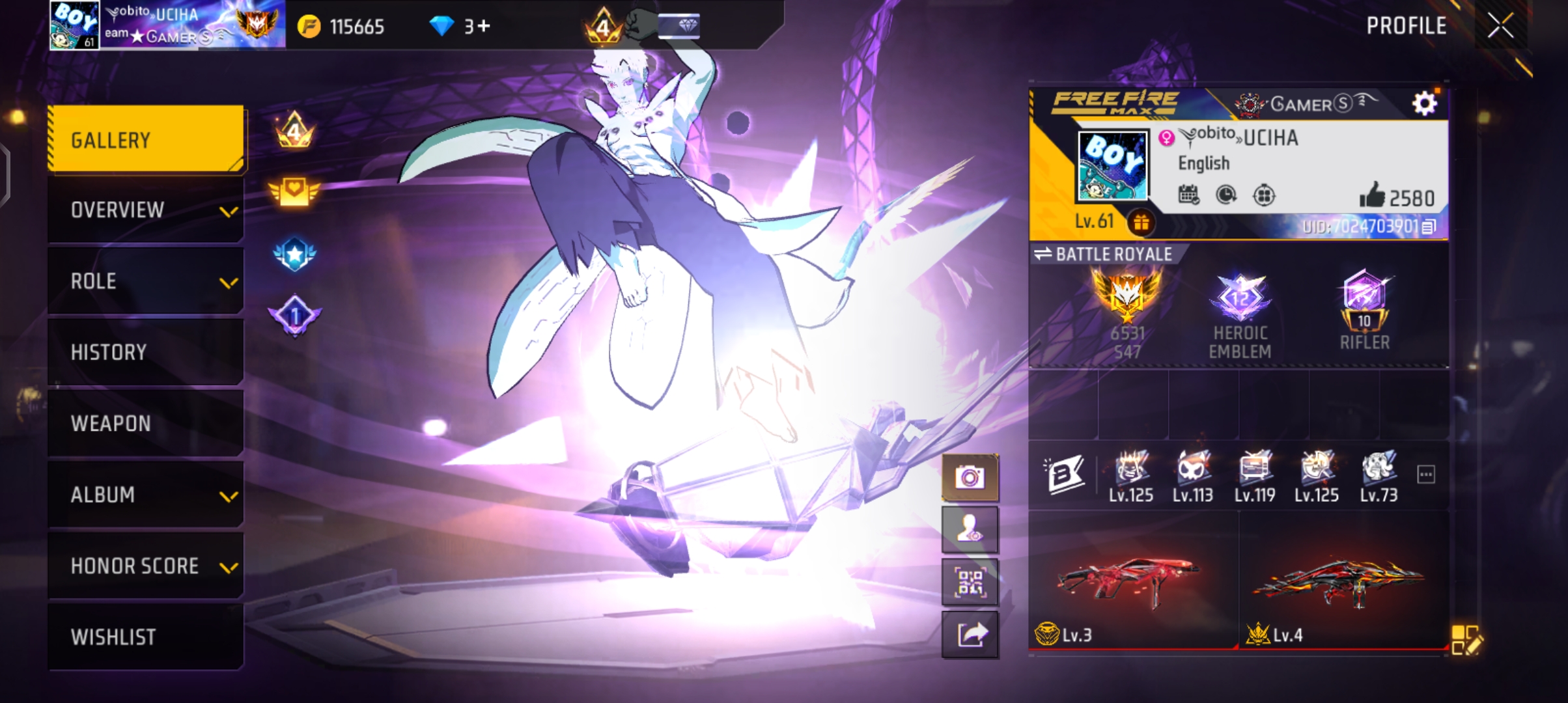Screen dimensions: 1568x703
Task: Open the Role menu
Action: click(x=146, y=281)
